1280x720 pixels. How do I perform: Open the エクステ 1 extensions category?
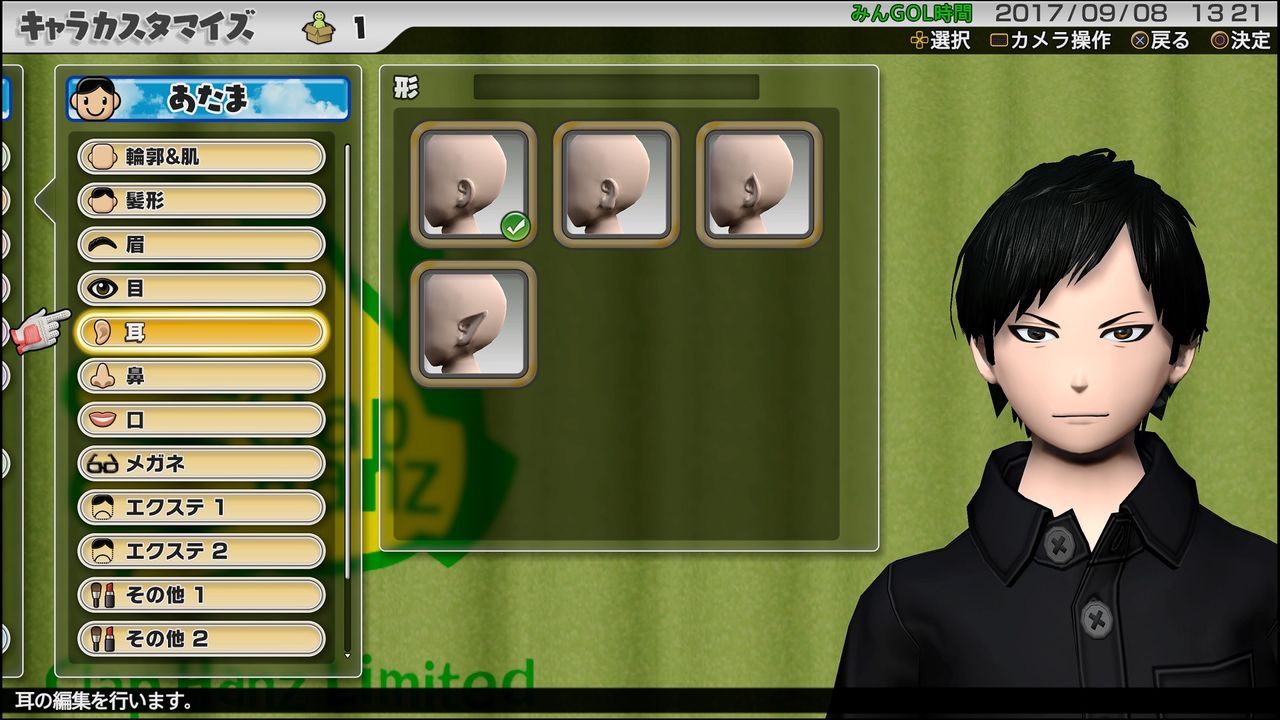point(200,508)
